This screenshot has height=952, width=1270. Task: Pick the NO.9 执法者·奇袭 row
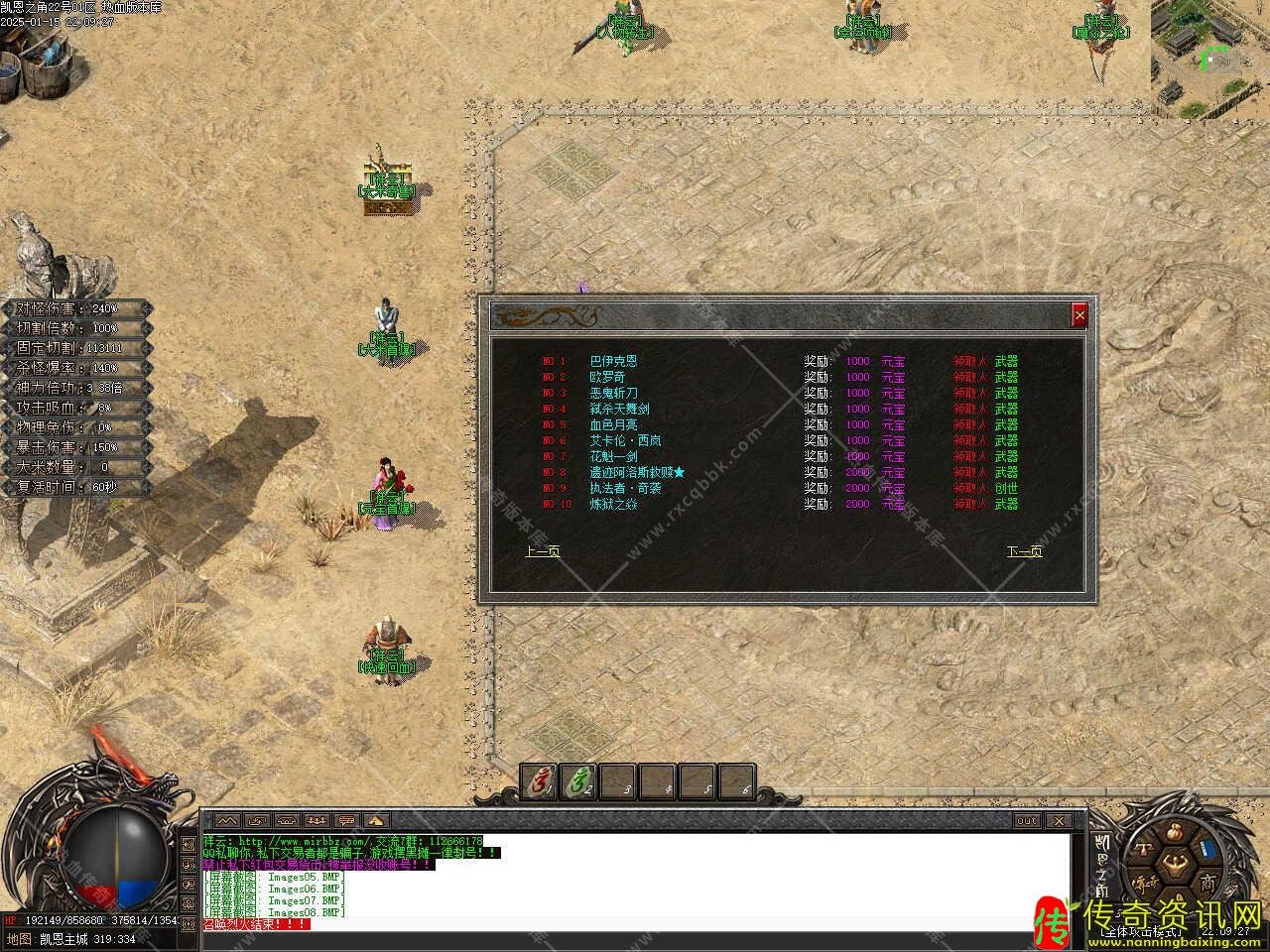tap(625, 488)
